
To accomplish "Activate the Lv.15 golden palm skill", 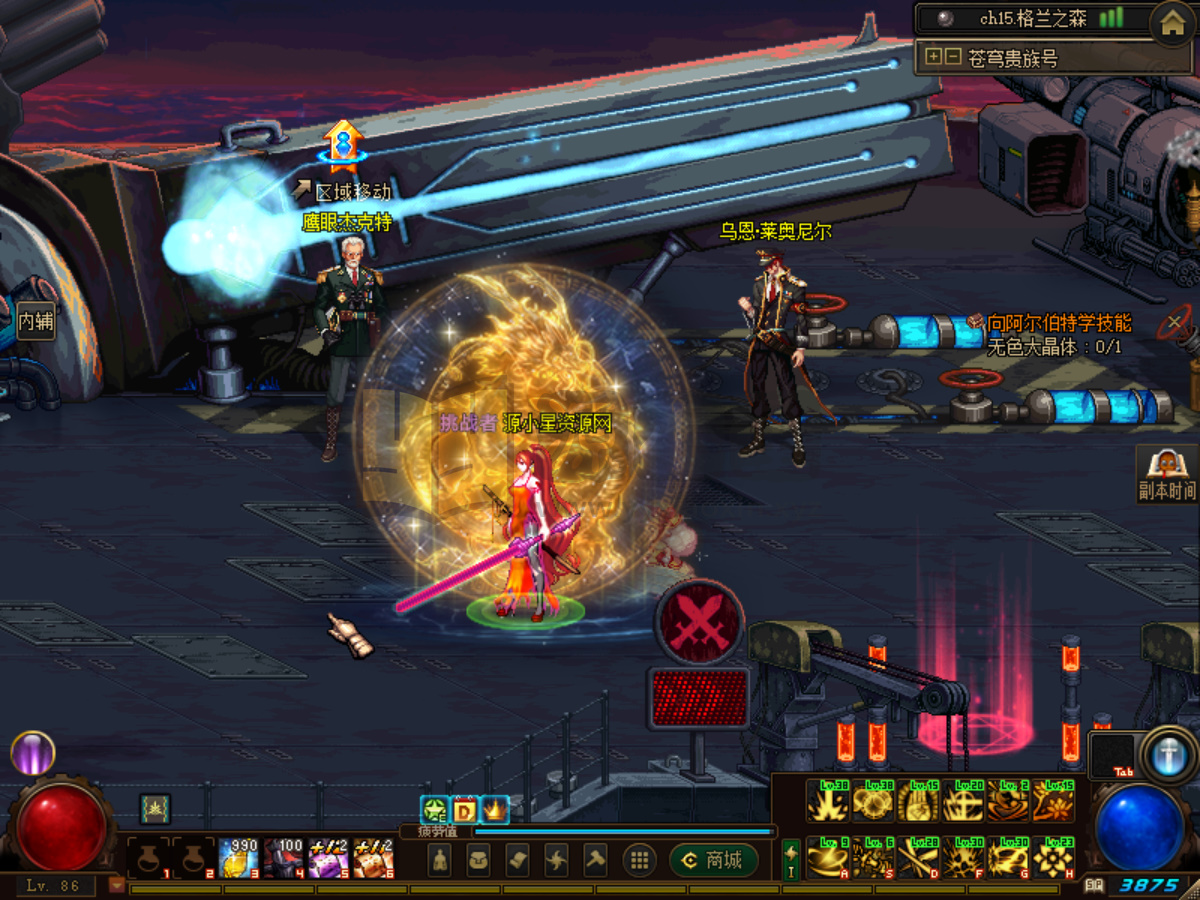I will coord(918,801).
